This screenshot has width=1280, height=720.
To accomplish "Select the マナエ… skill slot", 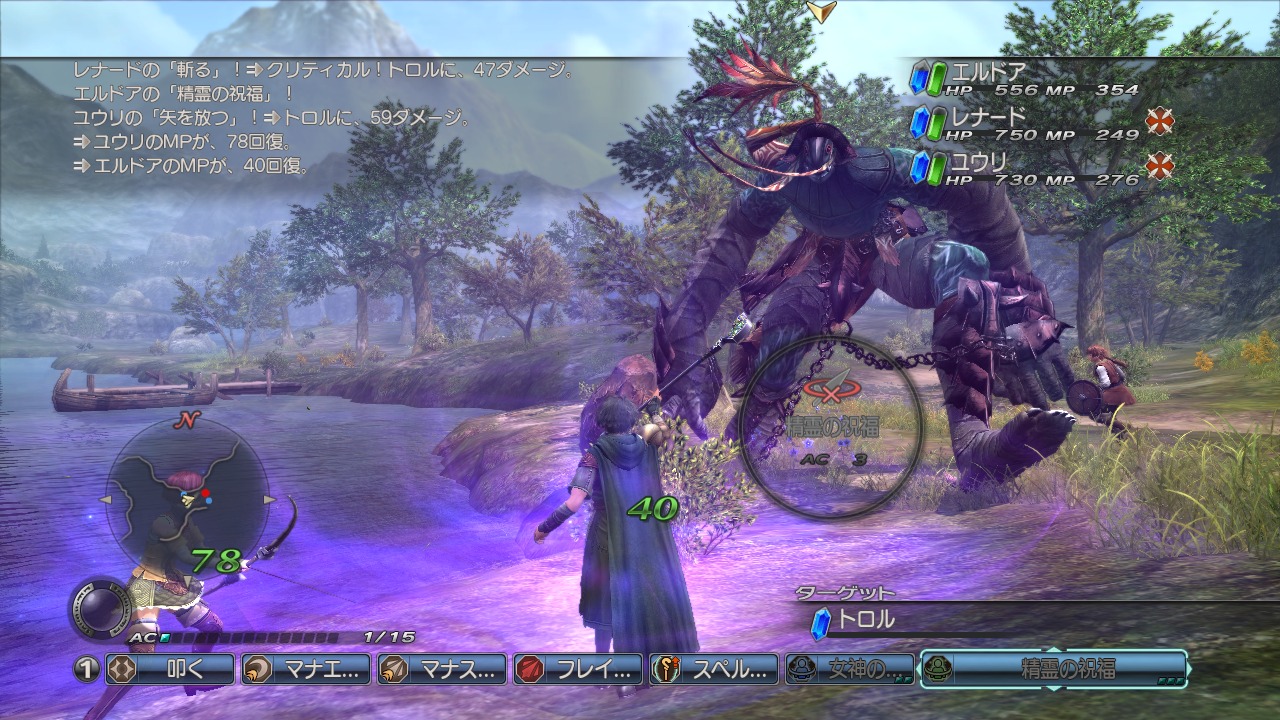I will [x=306, y=669].
